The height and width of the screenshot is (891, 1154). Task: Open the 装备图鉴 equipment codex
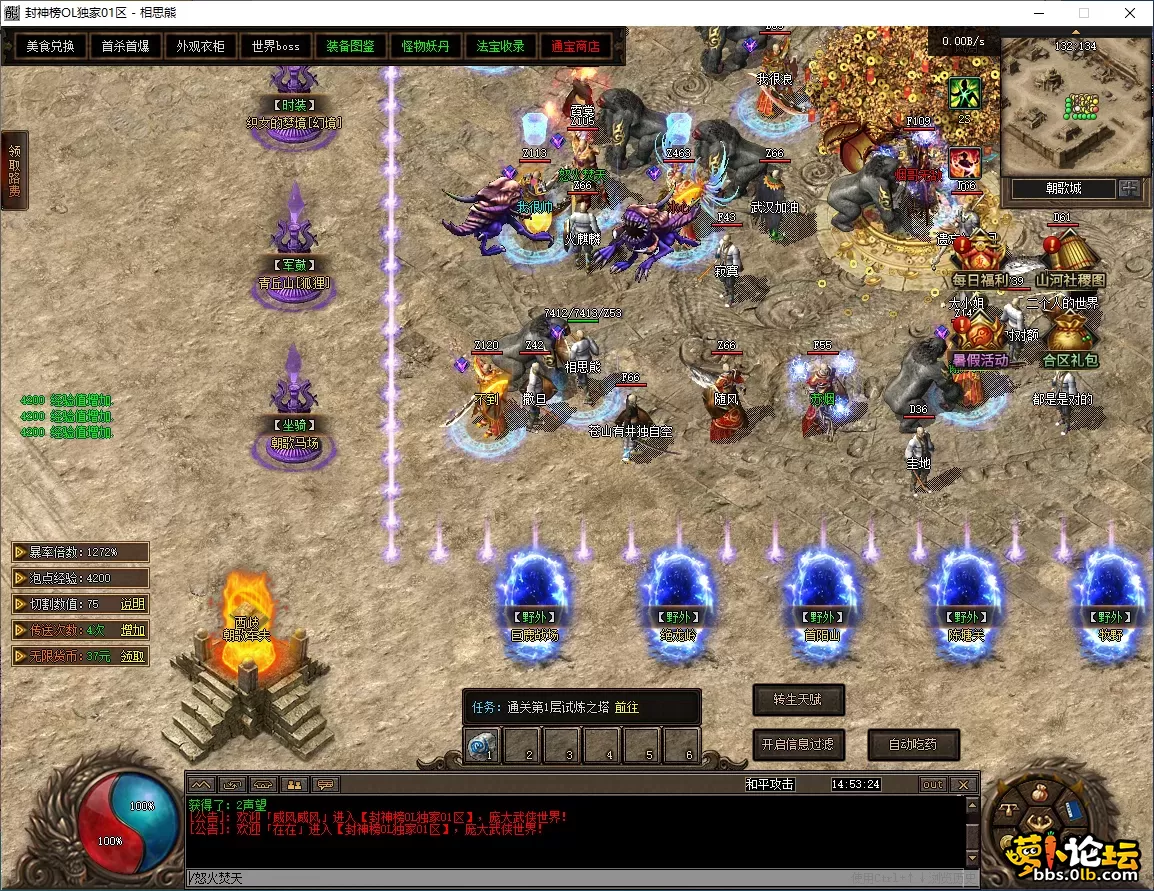[x=350, y=46]
